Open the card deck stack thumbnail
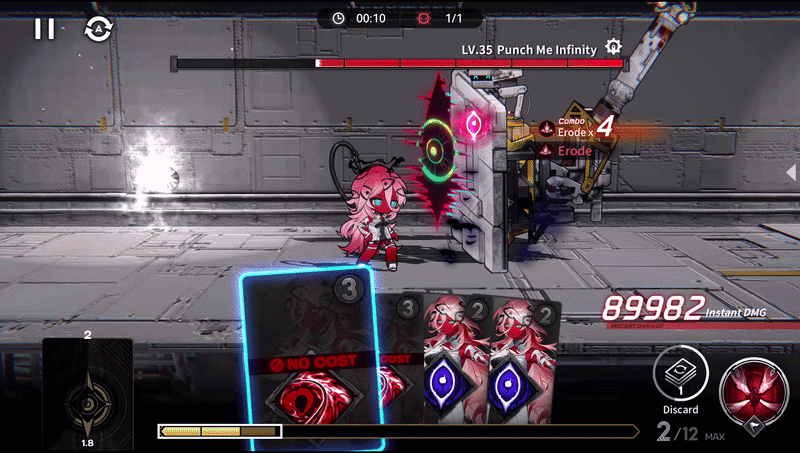The width and height of the screenshot is (800, 453). pos(88,396)
